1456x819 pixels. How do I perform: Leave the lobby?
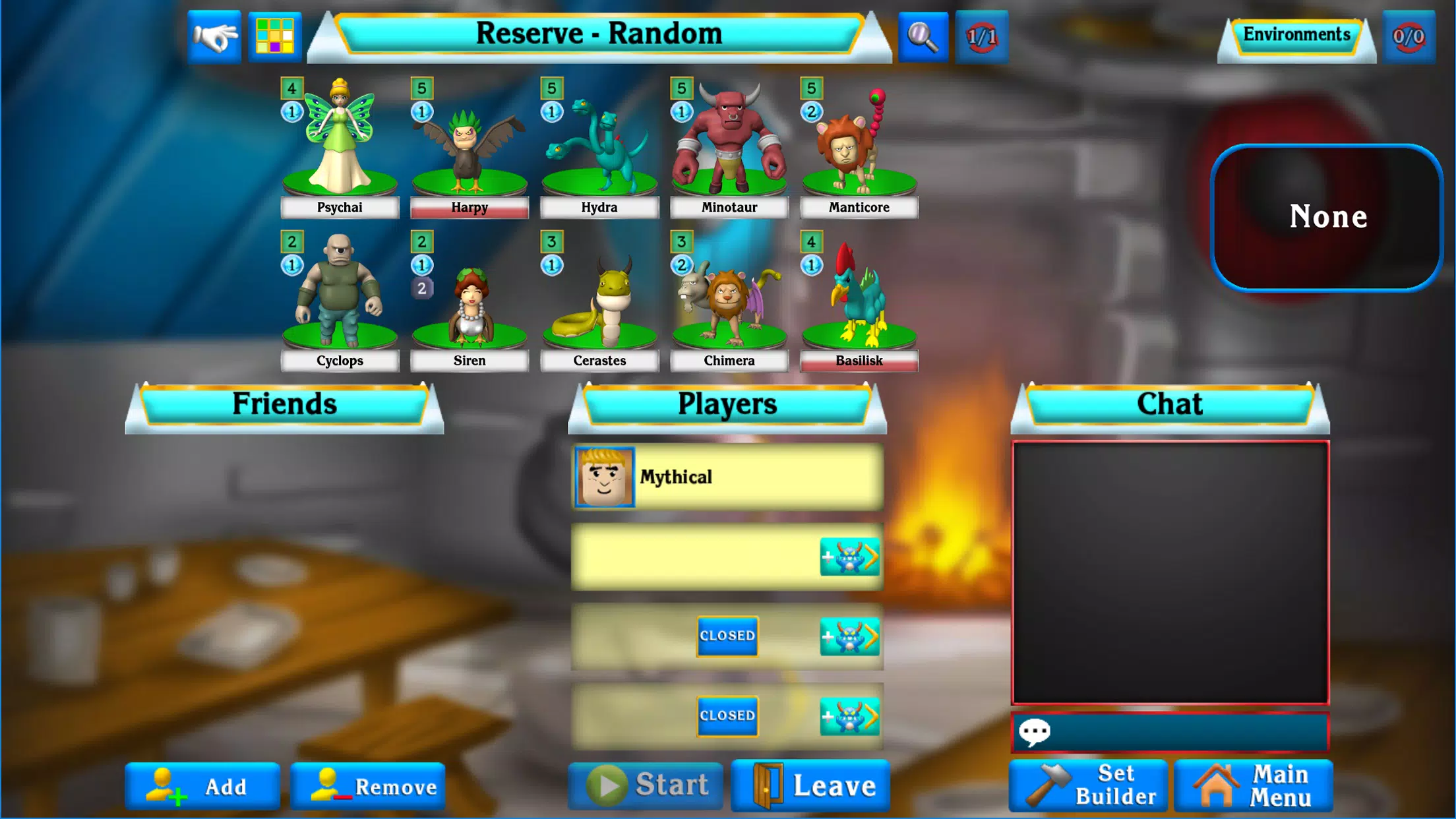[810, 785]
